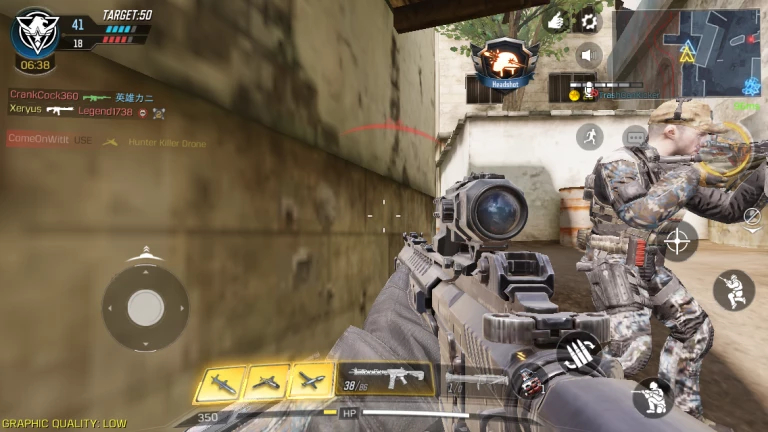Image resolution: width=768 pixels, height=432 pixels.
Task: Tap the virtual movement joystick
Action: (146, 307)
